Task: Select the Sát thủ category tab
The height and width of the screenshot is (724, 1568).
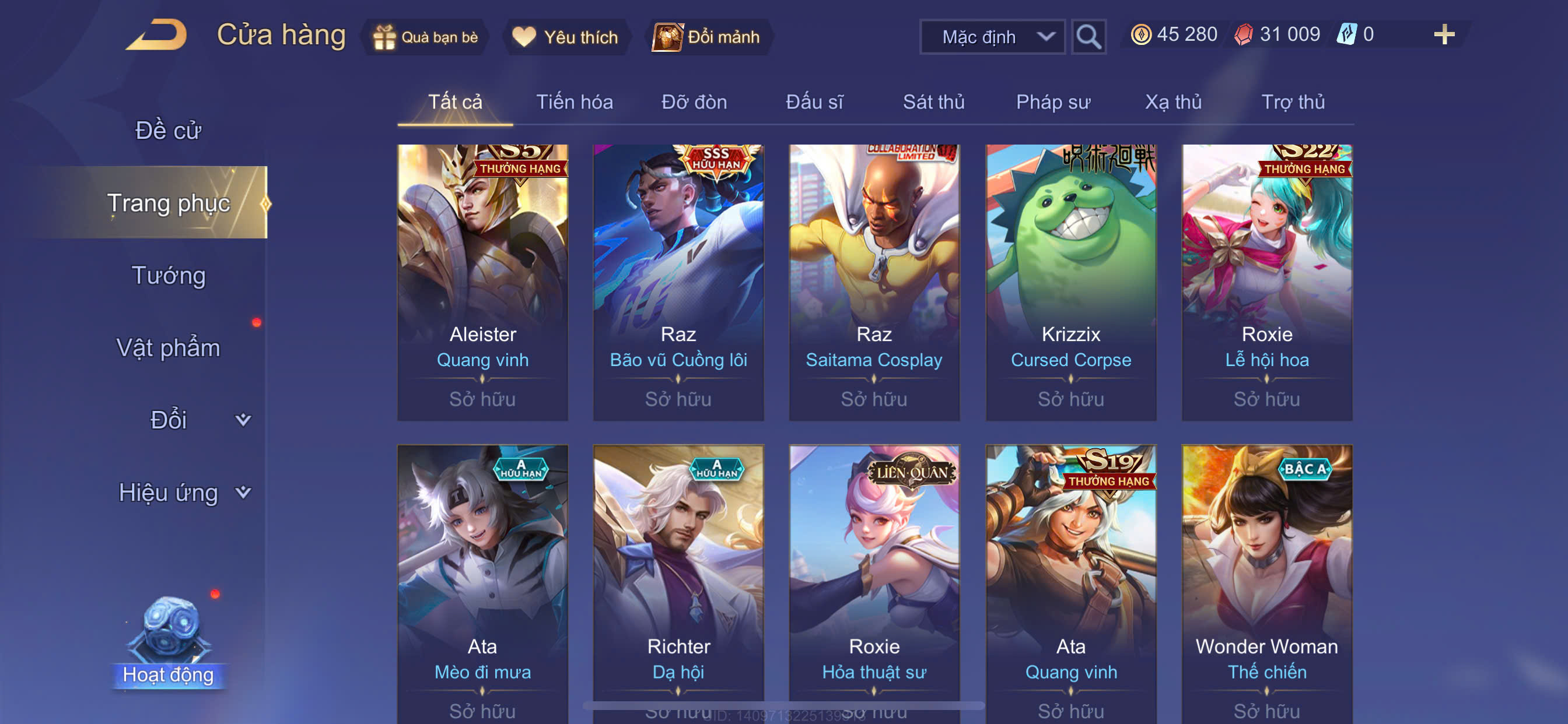Action: [x=933, y=101]
